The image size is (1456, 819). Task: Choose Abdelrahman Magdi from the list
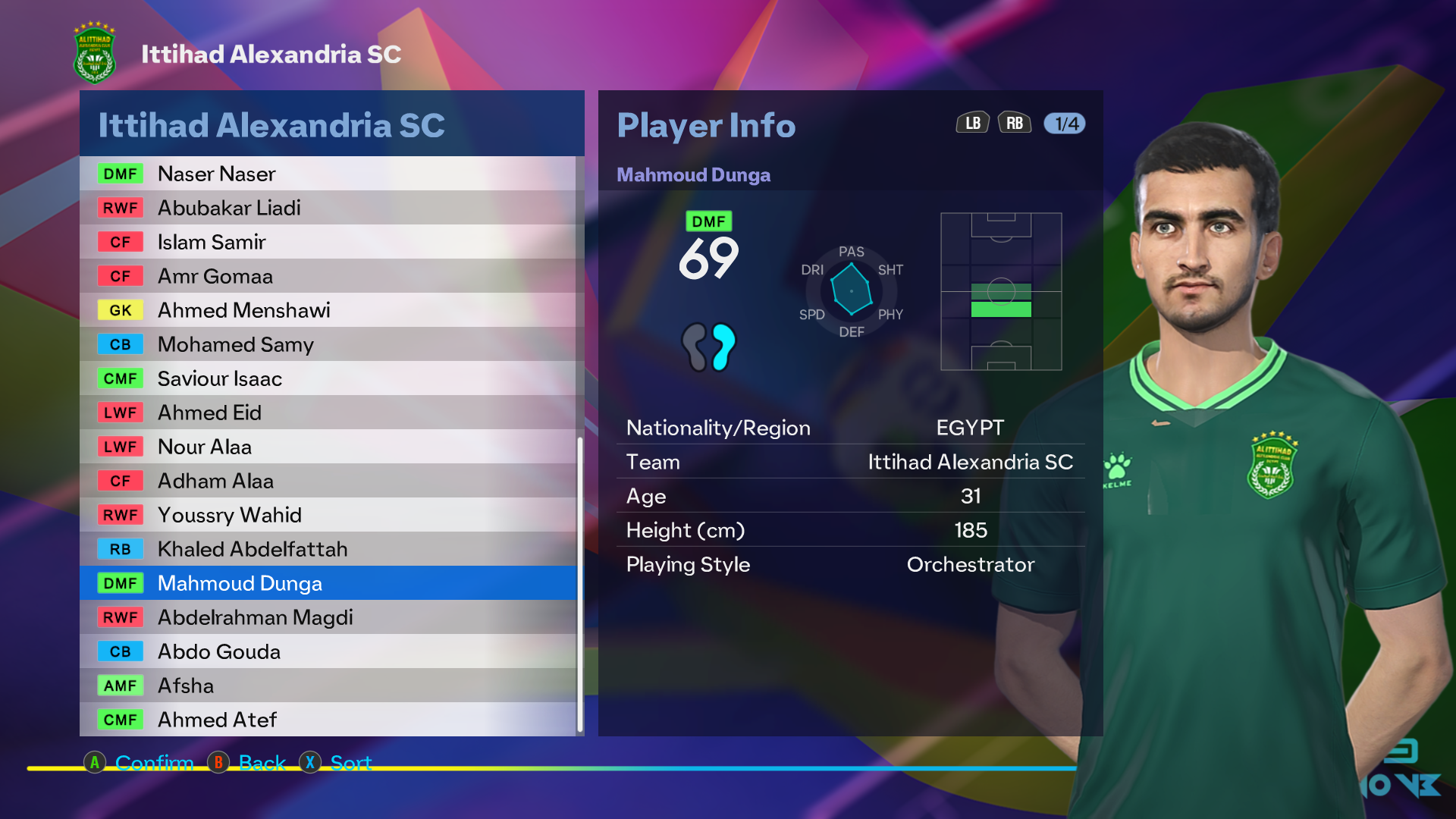(328, 617)
